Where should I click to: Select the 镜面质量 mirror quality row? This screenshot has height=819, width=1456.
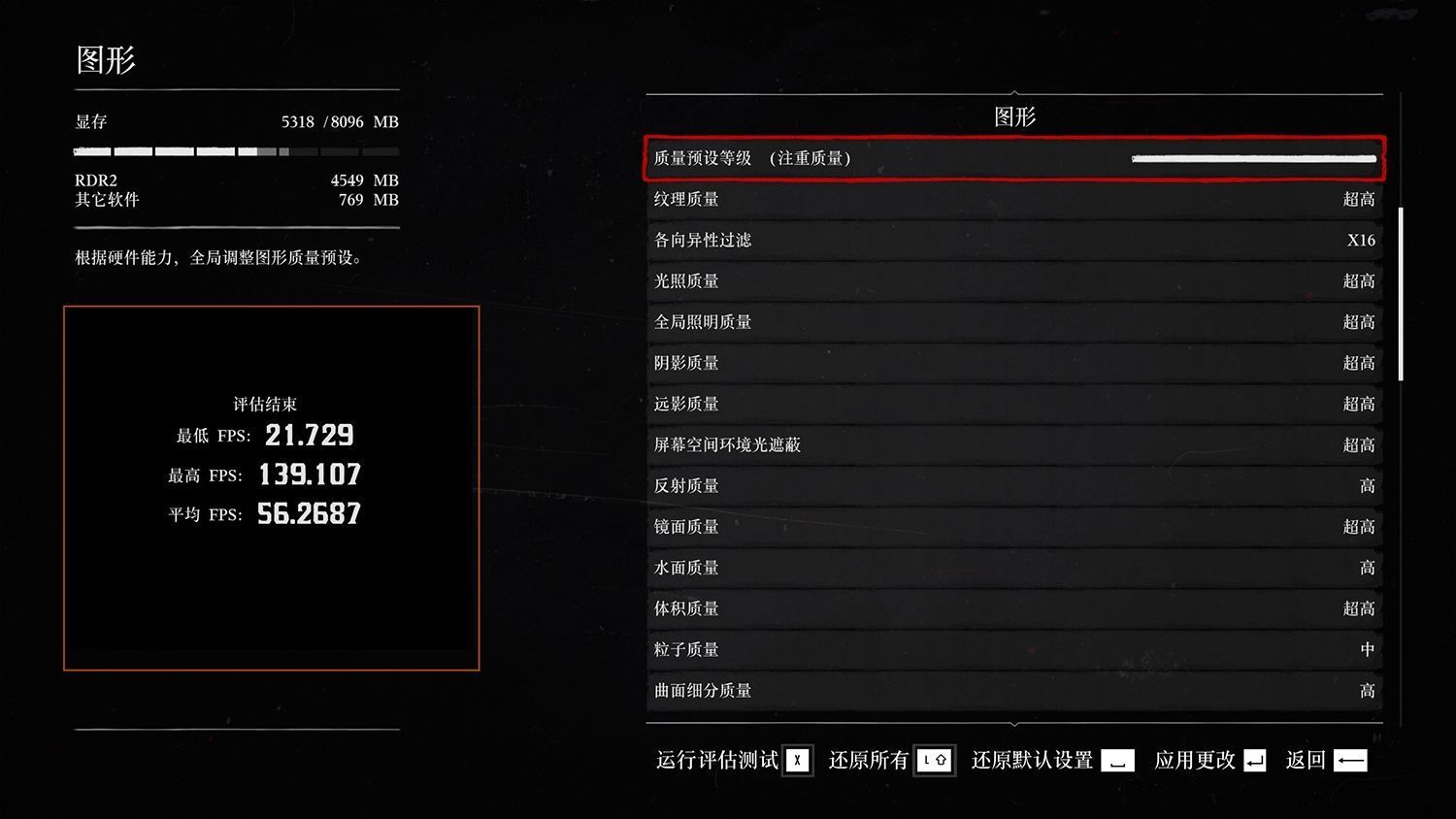click(1014, 526)
